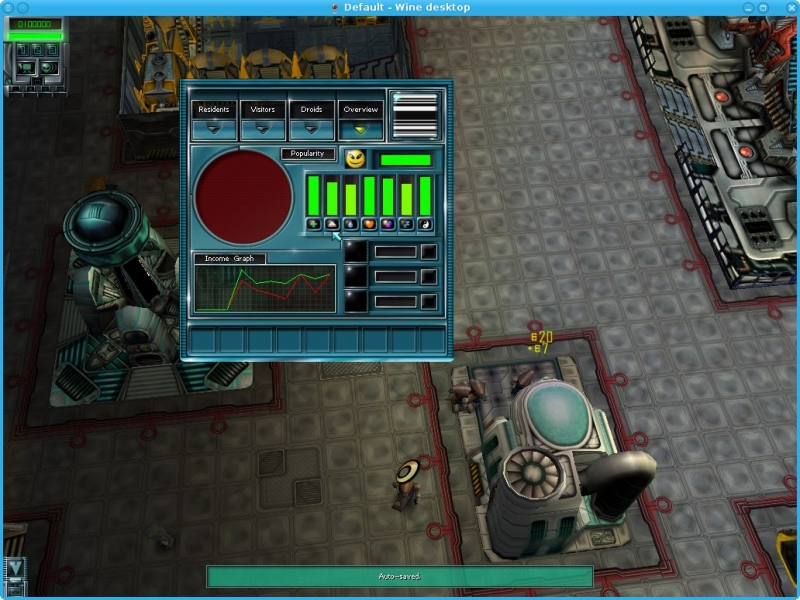Click the yellow smiley face icon
The width and height of the screenshot is (800, 600).
[x=355, y=158]
